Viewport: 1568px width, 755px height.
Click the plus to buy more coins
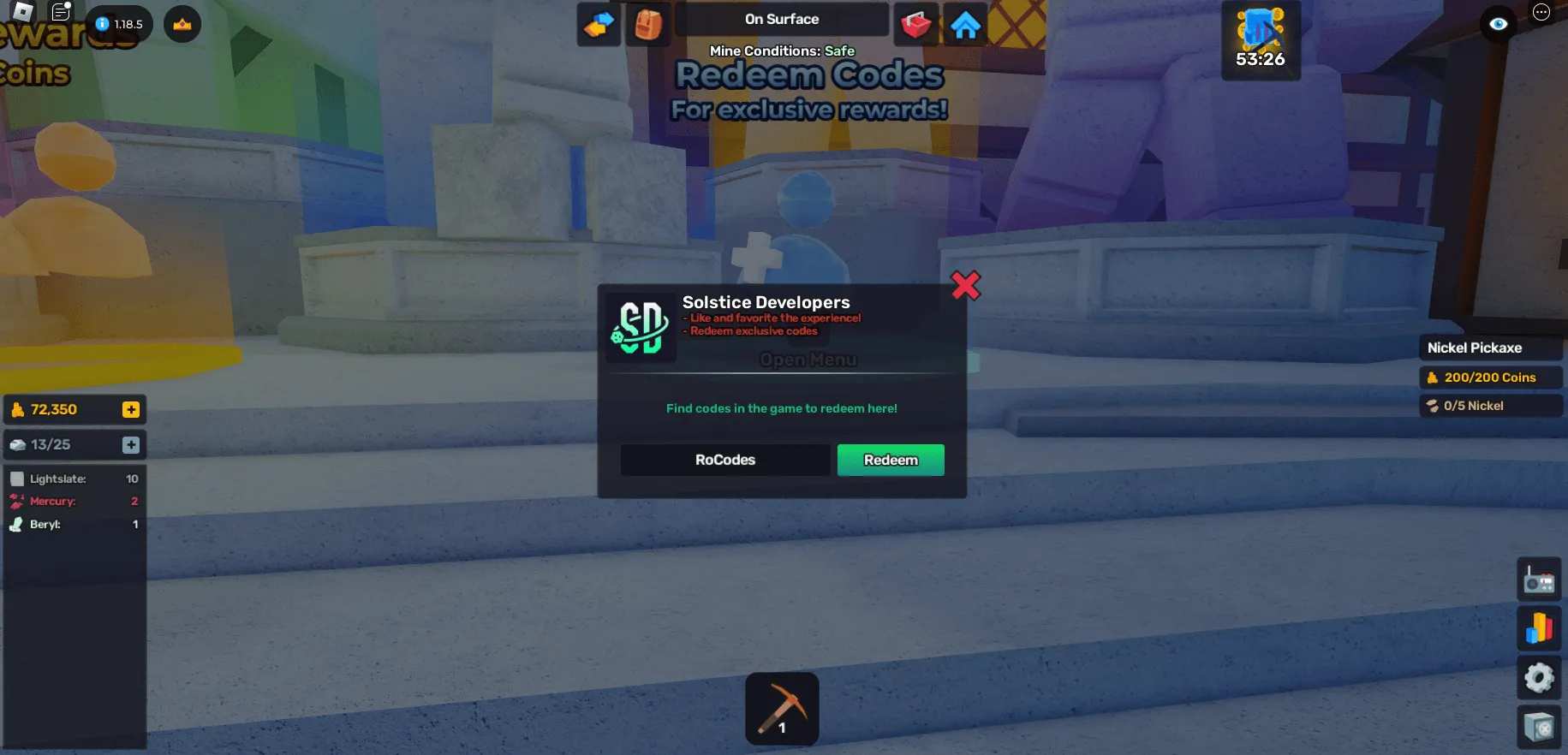130,409
